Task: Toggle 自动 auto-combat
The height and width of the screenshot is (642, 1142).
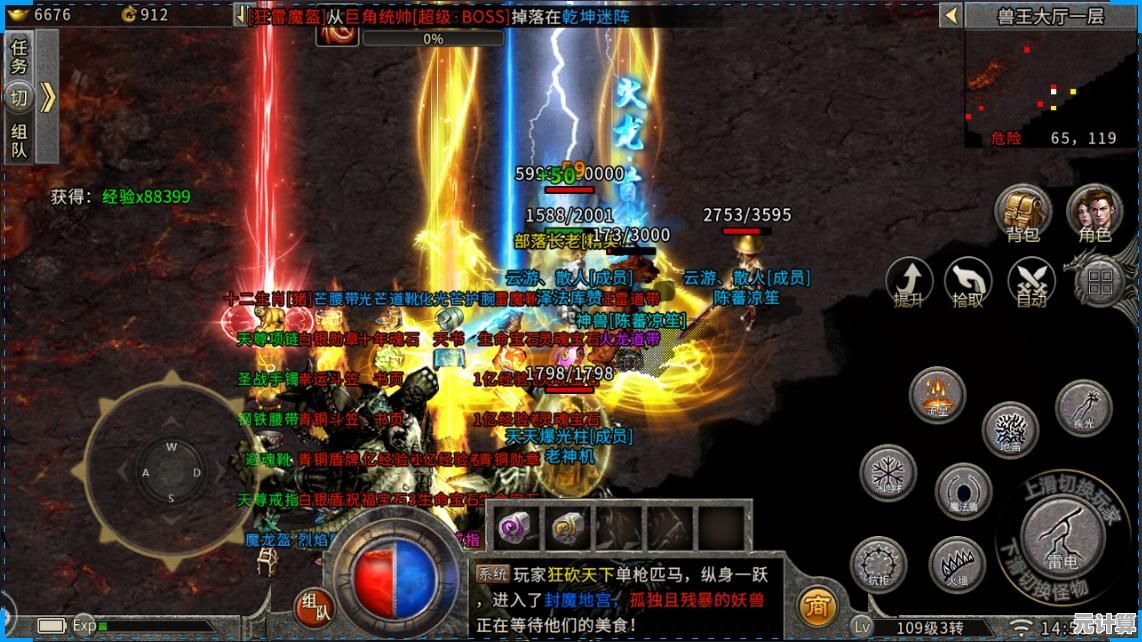Action: tap(1031, 281)
